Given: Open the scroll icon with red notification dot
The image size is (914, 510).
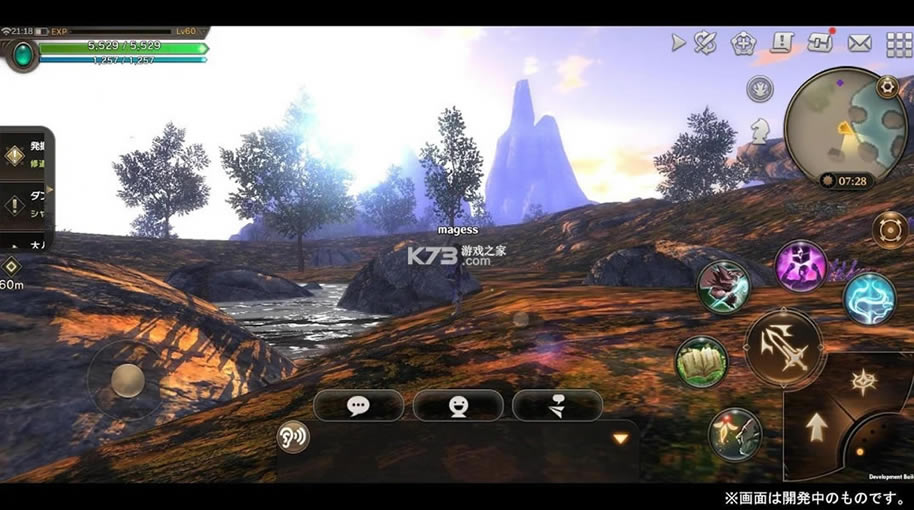Looking at the screenshot, I should (821, 43).
